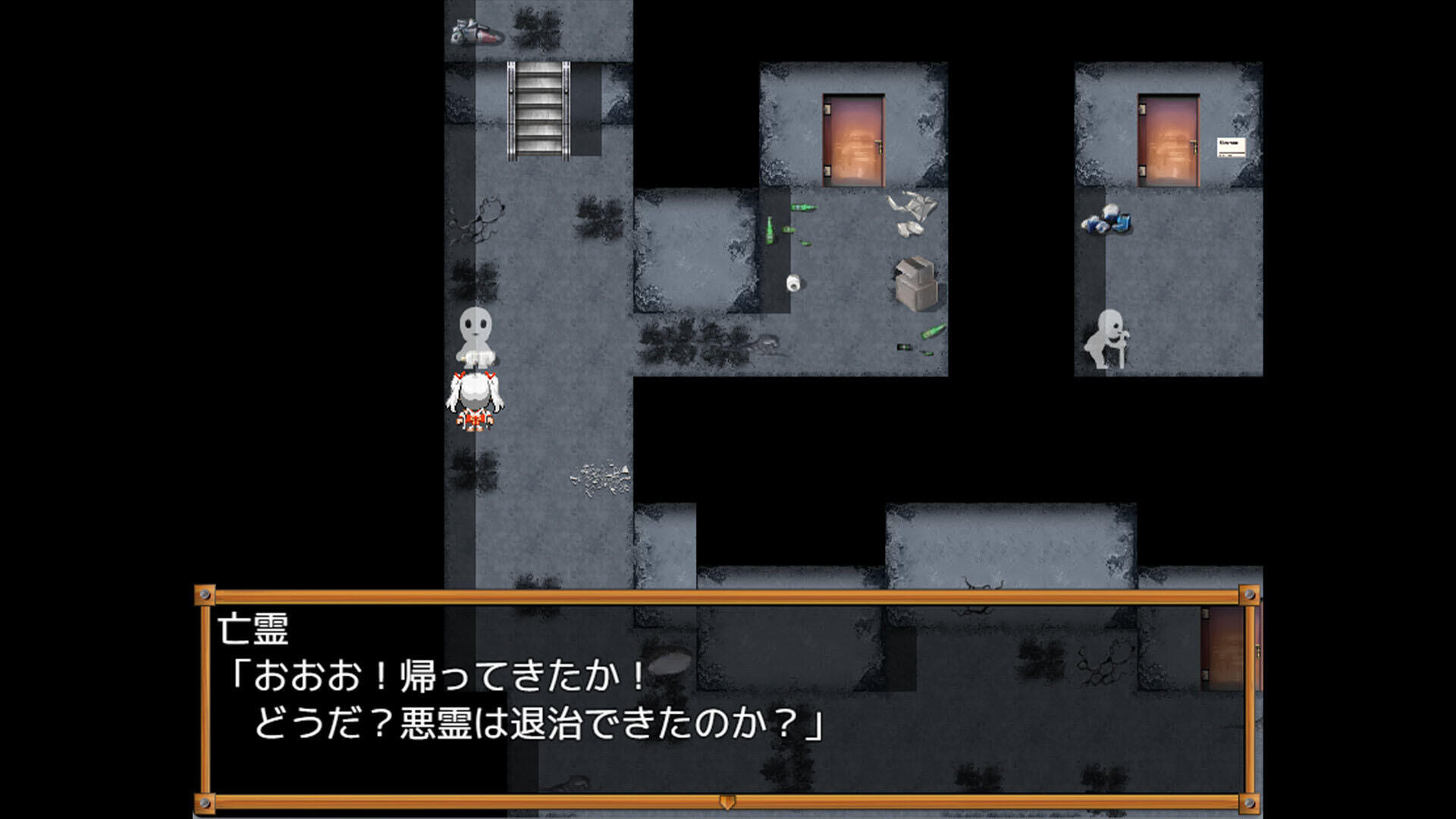Click the ladder at the top of the hallway
Screen dimensions: 1456x819
pyautogui.click(x=540, y=114)
